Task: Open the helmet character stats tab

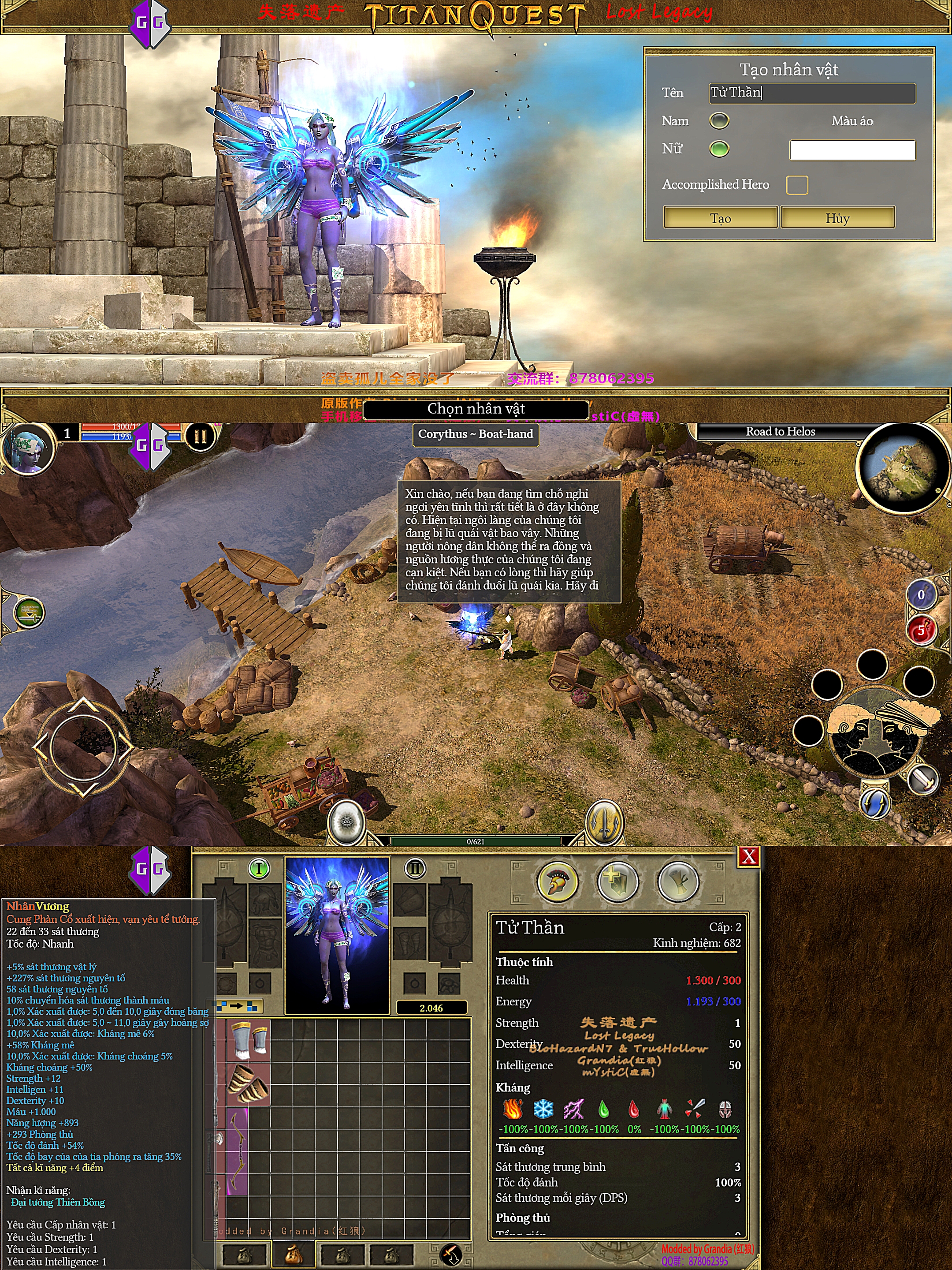Action: pos(557,882)
